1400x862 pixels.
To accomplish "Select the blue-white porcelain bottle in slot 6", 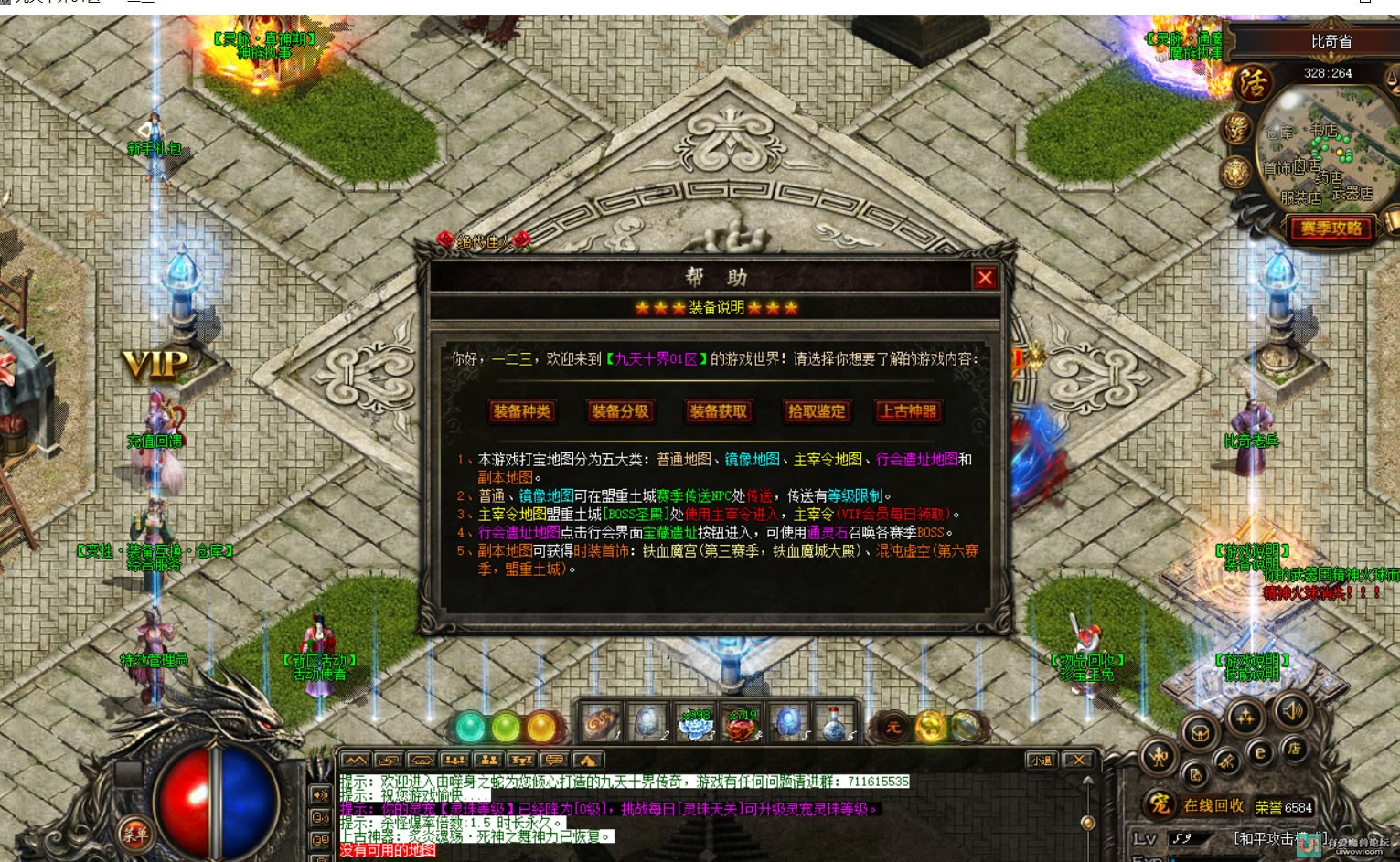I will click(x=834, y=724).
